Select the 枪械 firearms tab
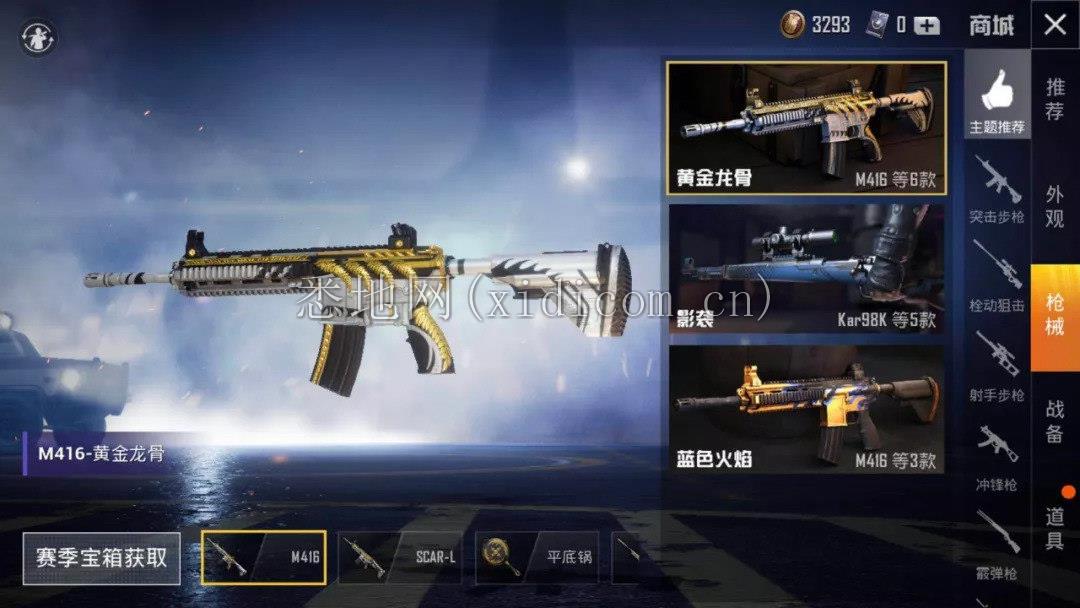Screen dimensions: 1080x608 tap(1055, 315)
